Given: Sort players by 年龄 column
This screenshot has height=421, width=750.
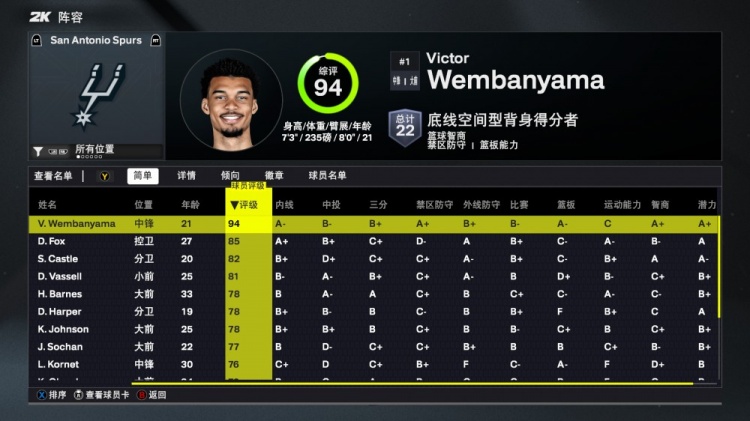Looking at the screenshot, I should [x=190, y=205].
